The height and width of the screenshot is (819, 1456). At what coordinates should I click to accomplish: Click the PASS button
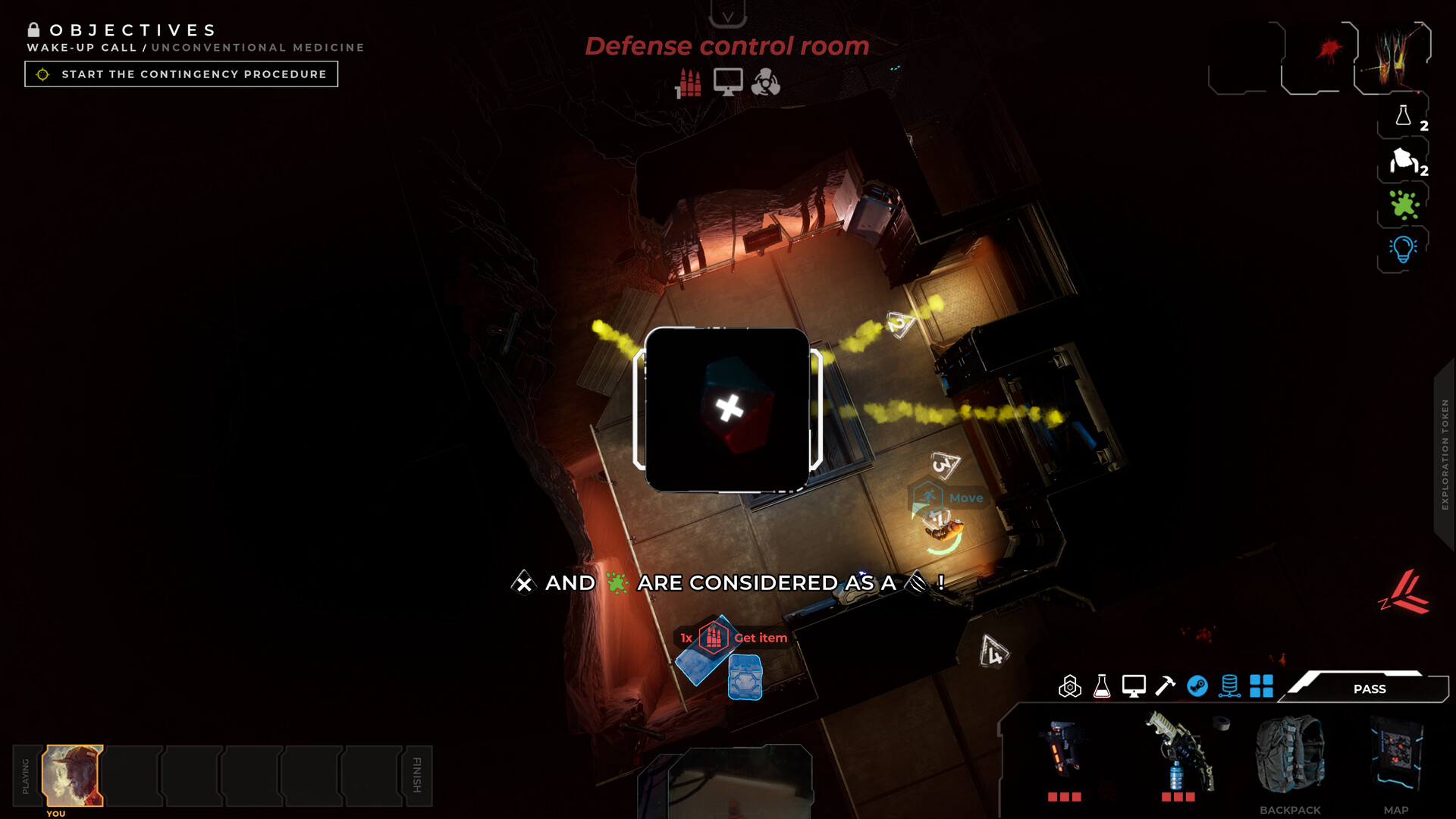1370,689
